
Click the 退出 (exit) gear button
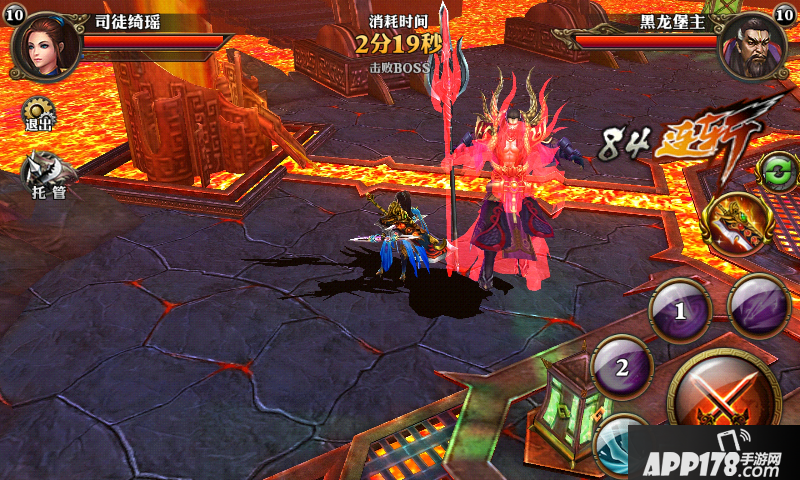(40, 114)
